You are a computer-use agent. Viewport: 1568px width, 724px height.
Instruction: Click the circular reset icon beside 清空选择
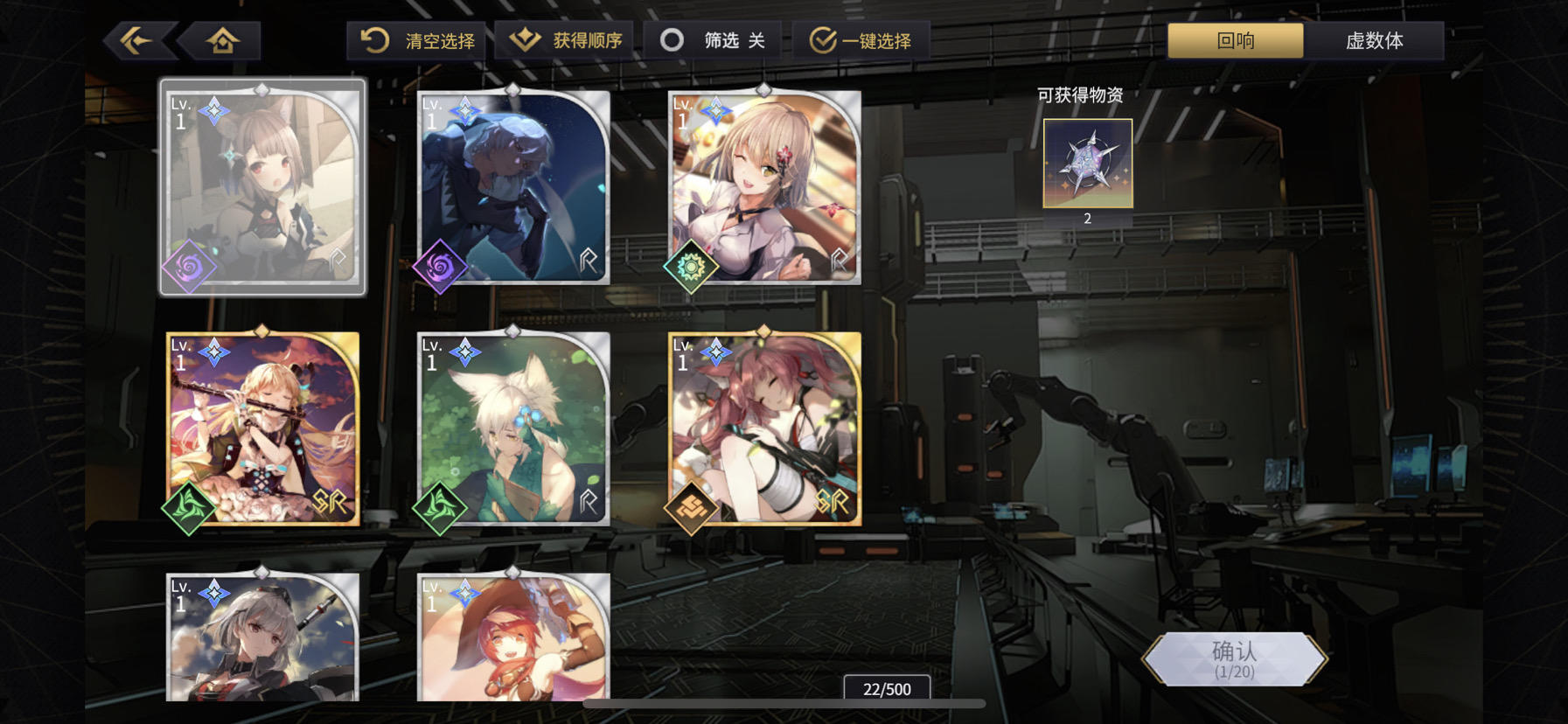[x=375, y=39]
